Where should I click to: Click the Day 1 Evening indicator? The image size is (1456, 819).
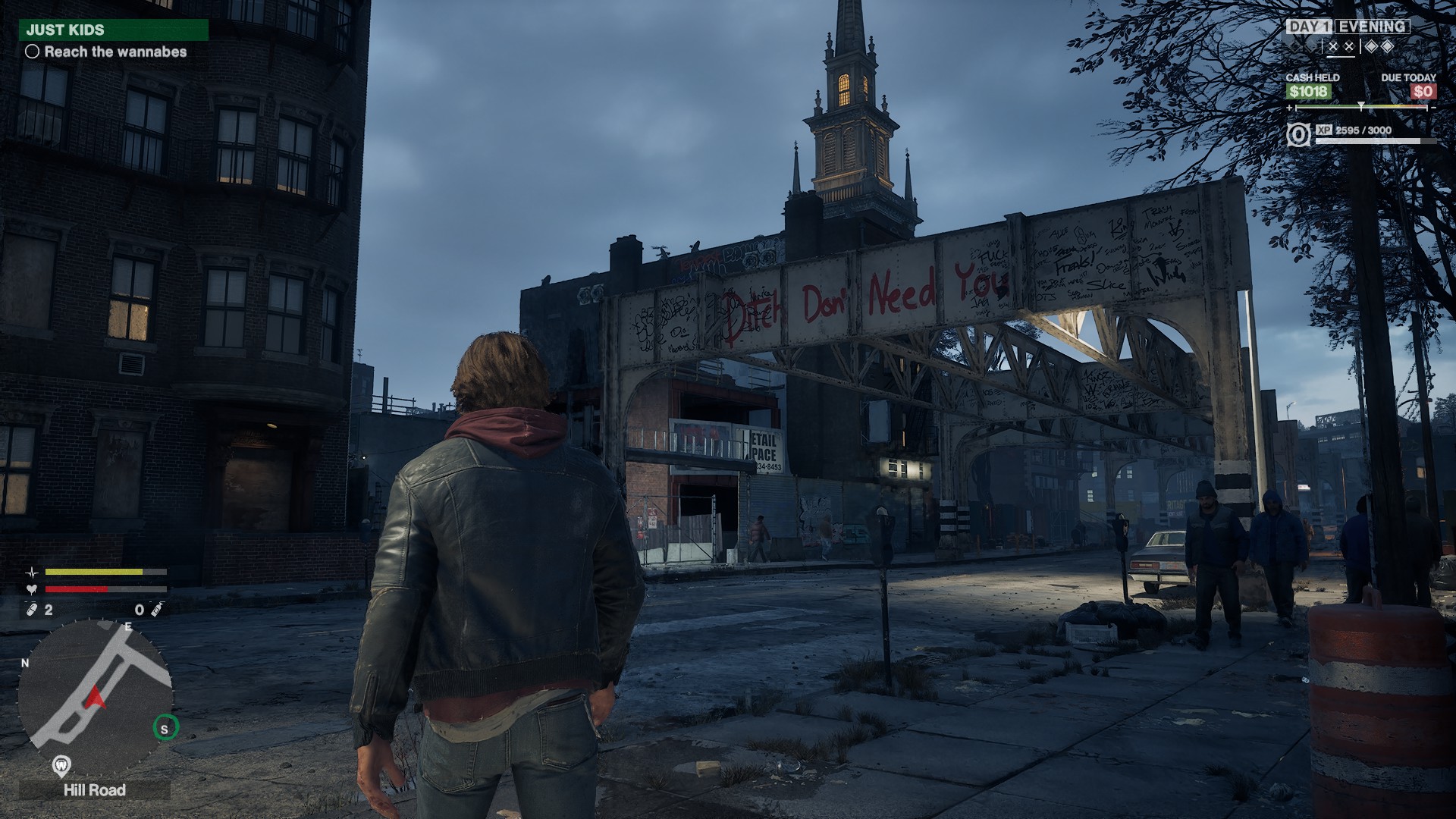1348,27
